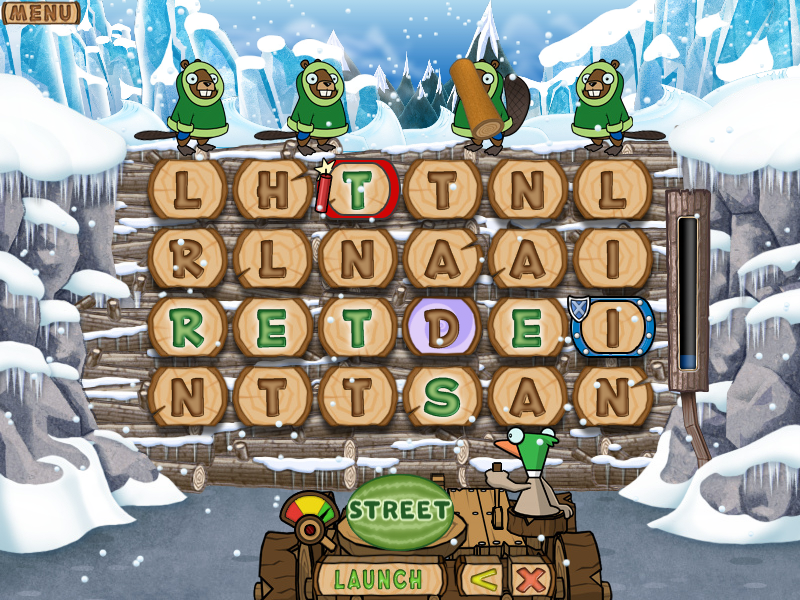Choose the purple D tile
Image resolution: width=800 pixels, height=600 pixels.
point(442,327)
